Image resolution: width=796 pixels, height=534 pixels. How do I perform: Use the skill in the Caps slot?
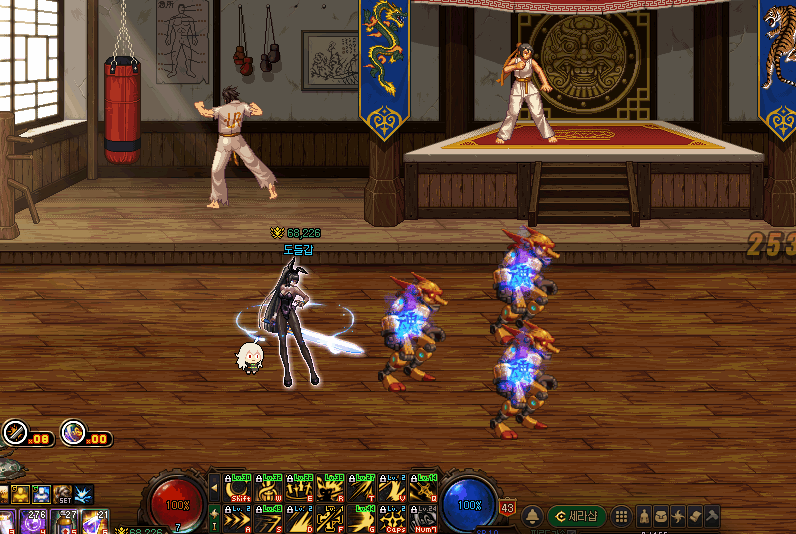coord(390,520)
